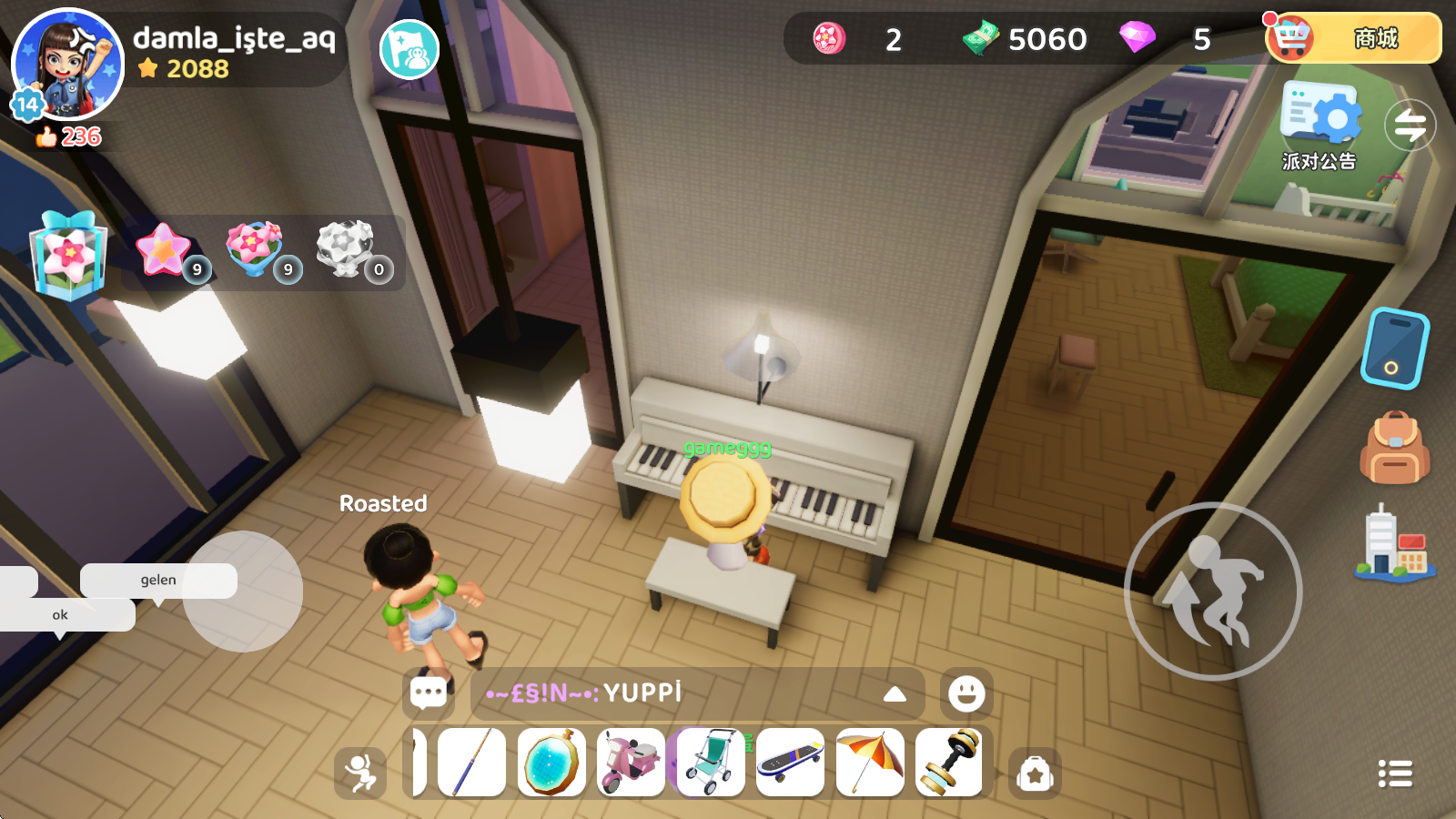Open the shop with the cart button
1456x819 pixels.
click(x=1353, y=38)
